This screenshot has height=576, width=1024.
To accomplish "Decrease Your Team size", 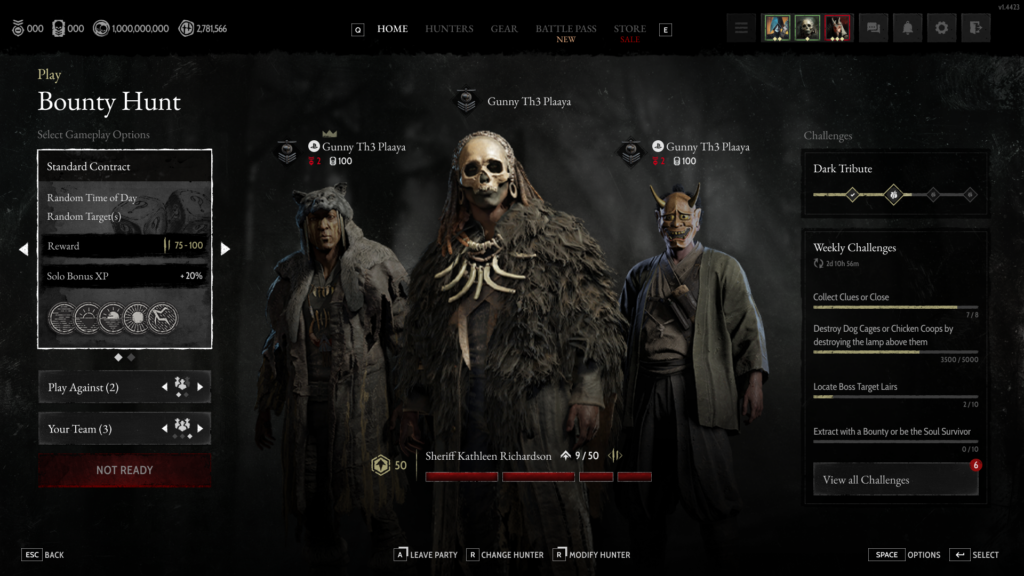I will (165, 429).
